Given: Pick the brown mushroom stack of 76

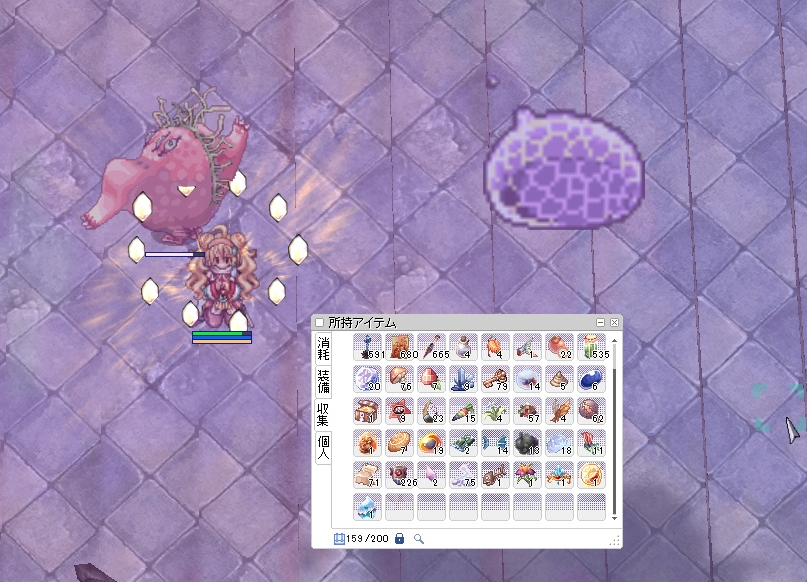Looking at the screenshot, I should point(399,379).
